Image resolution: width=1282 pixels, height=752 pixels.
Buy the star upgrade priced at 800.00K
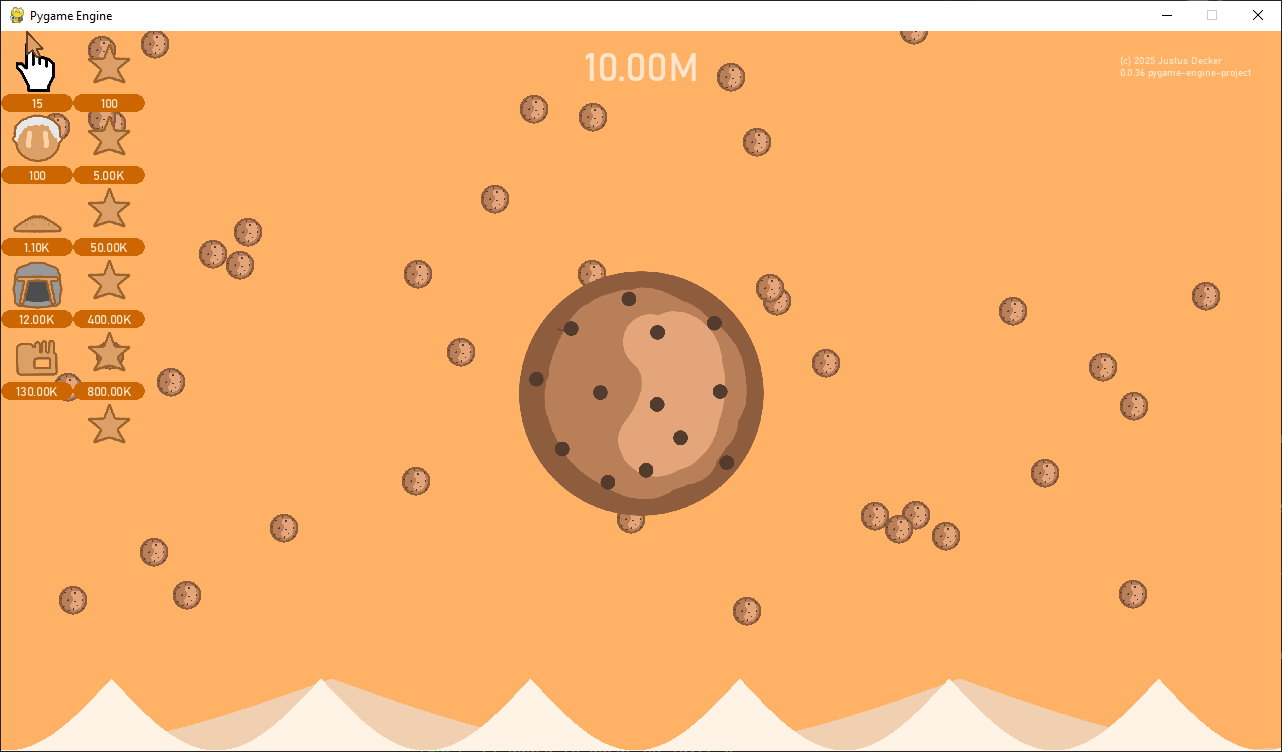coord(109,353)
